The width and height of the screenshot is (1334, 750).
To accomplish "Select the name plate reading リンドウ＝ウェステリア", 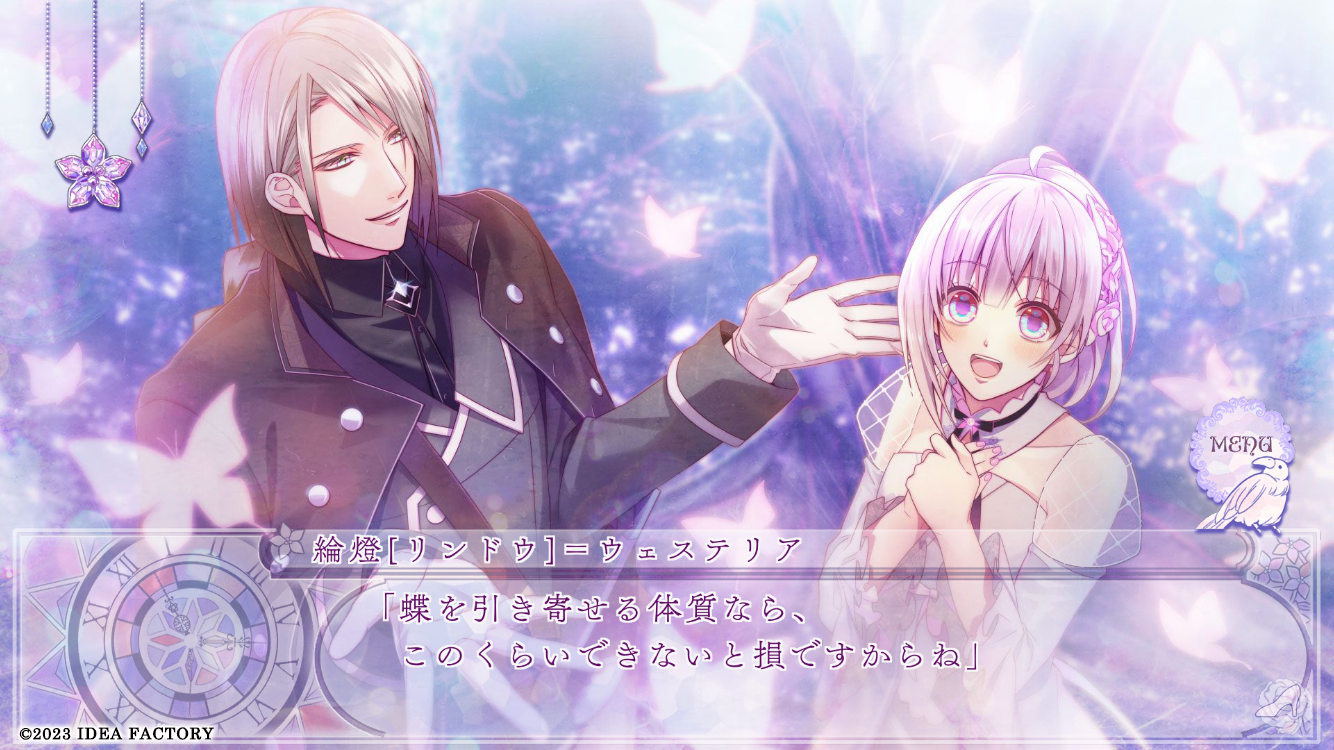I will click(555, 546).
